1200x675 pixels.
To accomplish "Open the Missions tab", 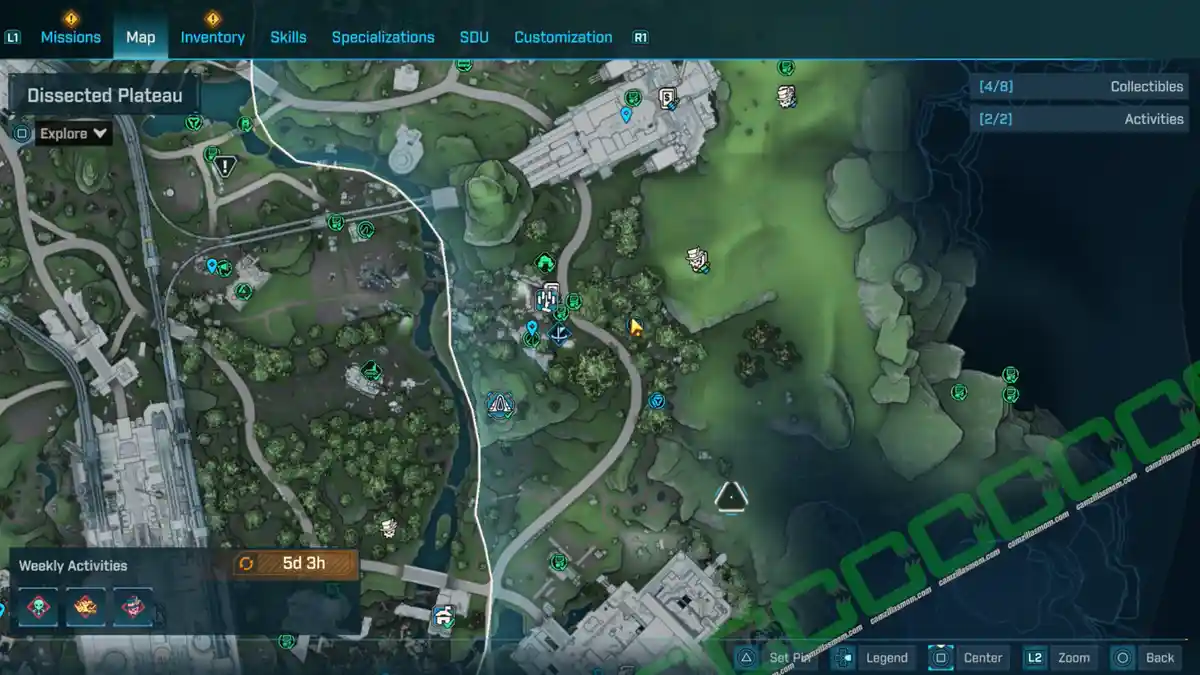I will (70, 37).
